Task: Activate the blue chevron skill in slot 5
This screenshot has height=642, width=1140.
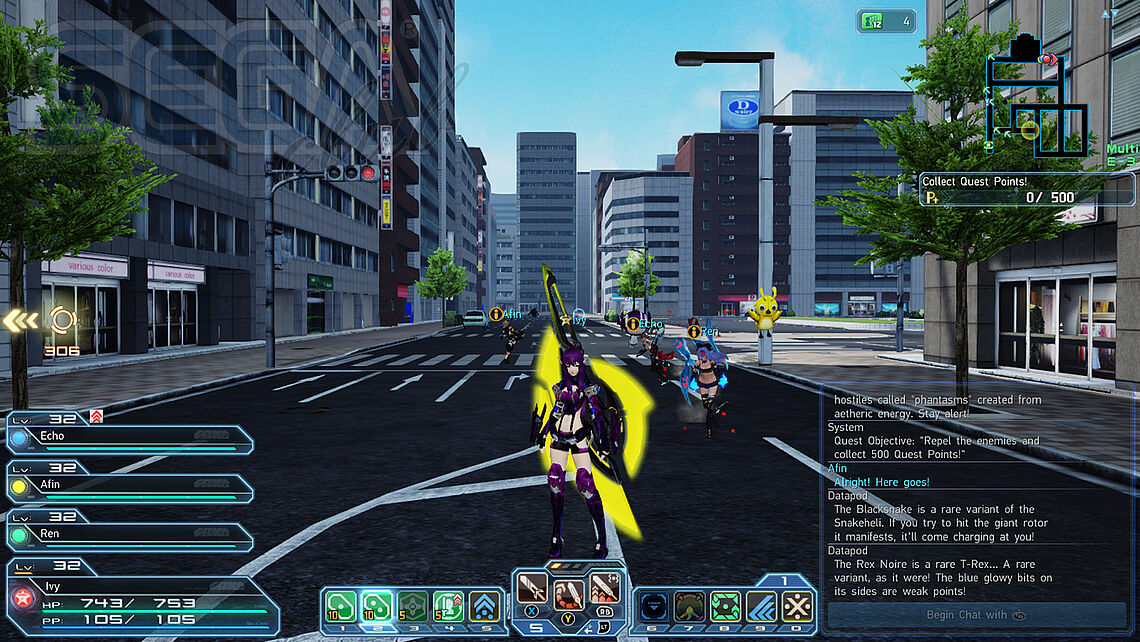Action: pyautogui.click(x=485, y=607)
